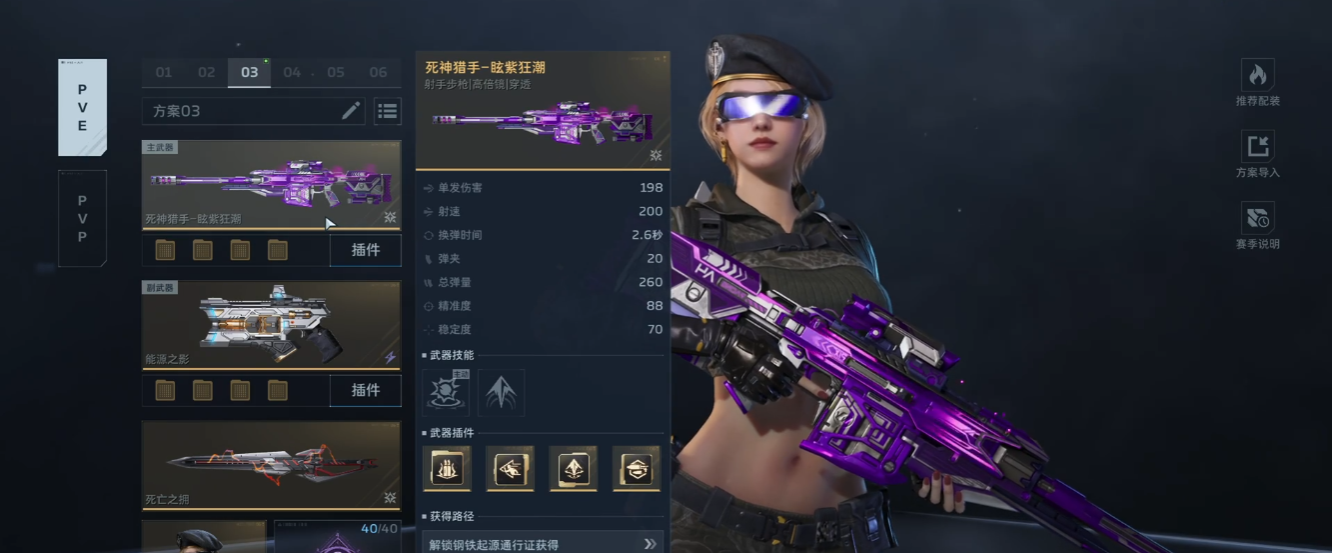Click the first weapon skill icon
The image size is (1332, 553).
446,391
